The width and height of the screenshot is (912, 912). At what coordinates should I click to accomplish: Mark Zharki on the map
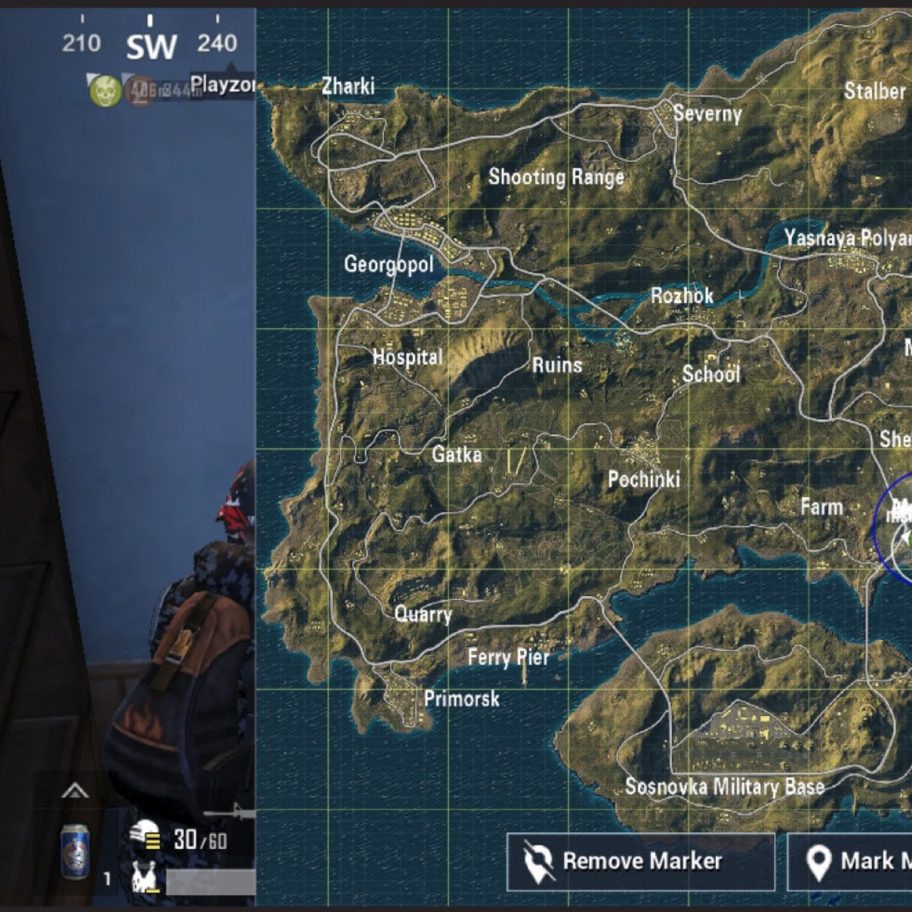[348, 87]
